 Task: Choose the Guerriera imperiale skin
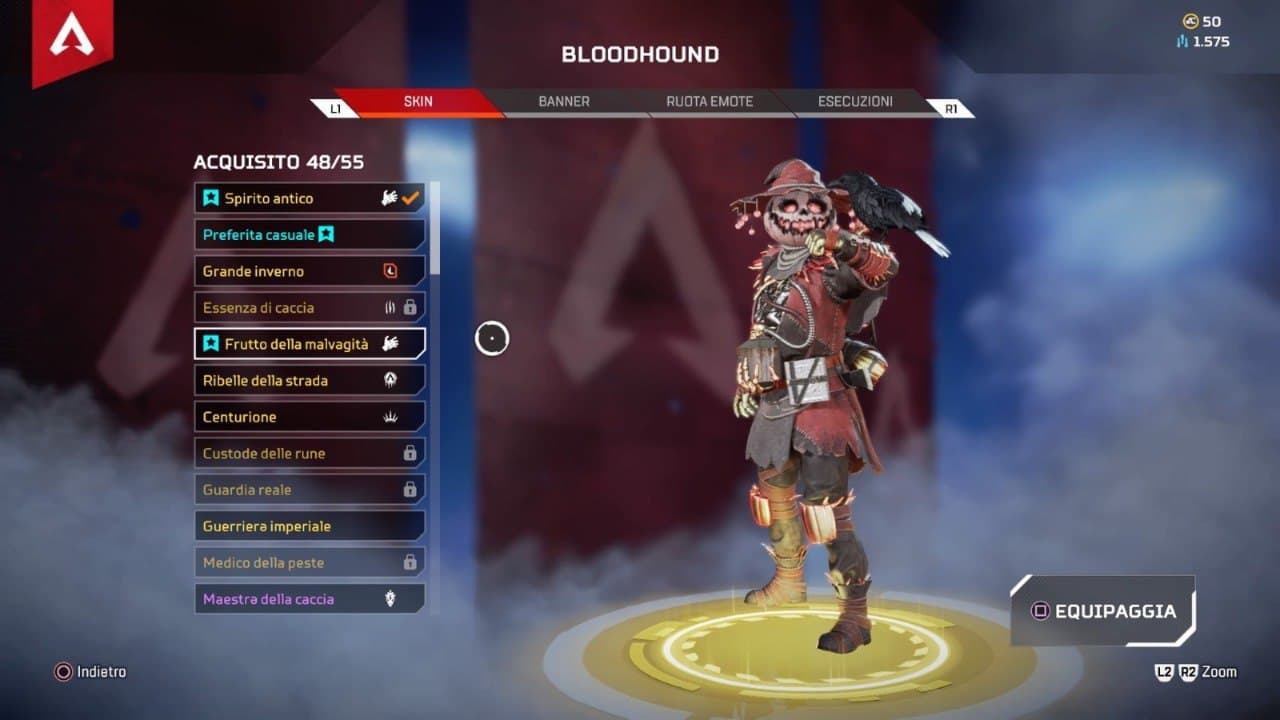(309, 526)
